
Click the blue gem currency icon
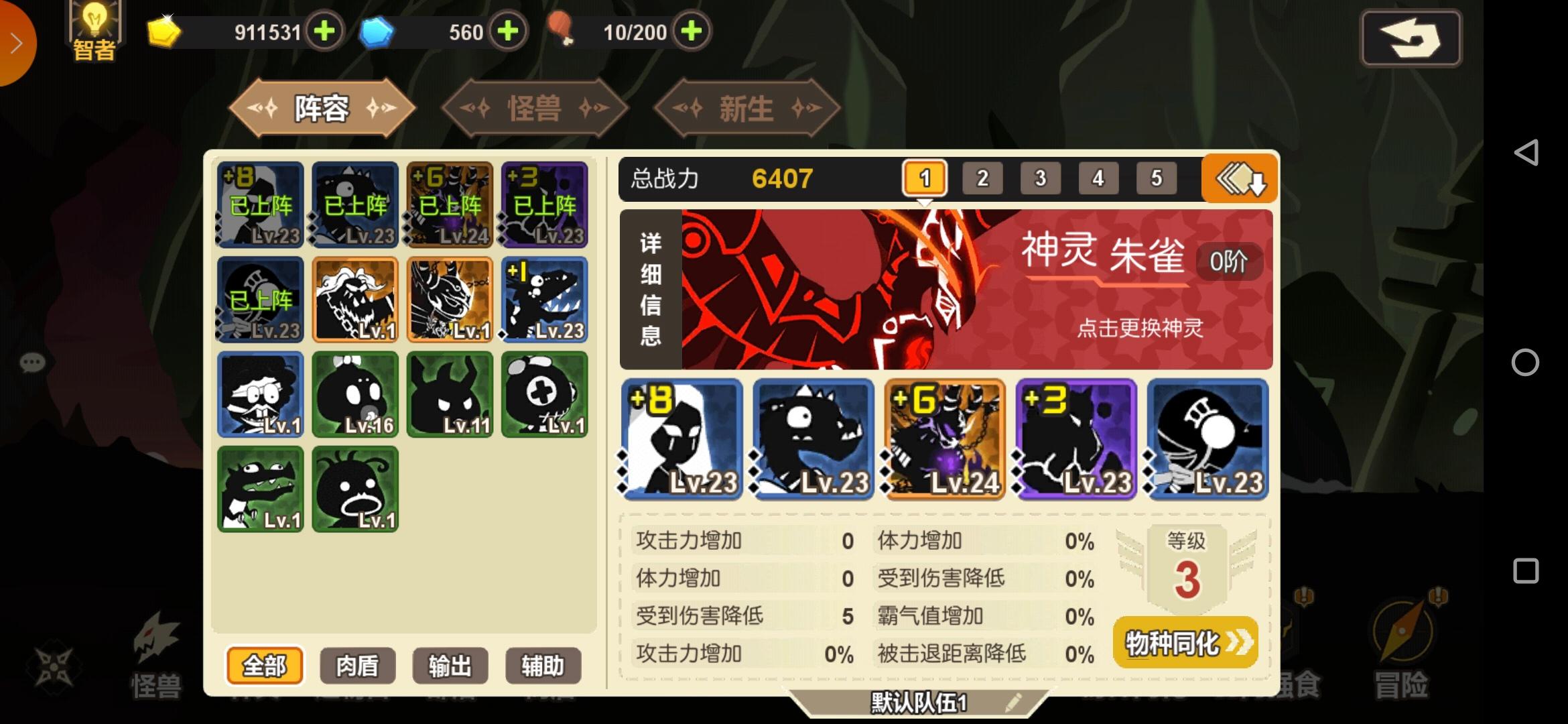point(377,31)
